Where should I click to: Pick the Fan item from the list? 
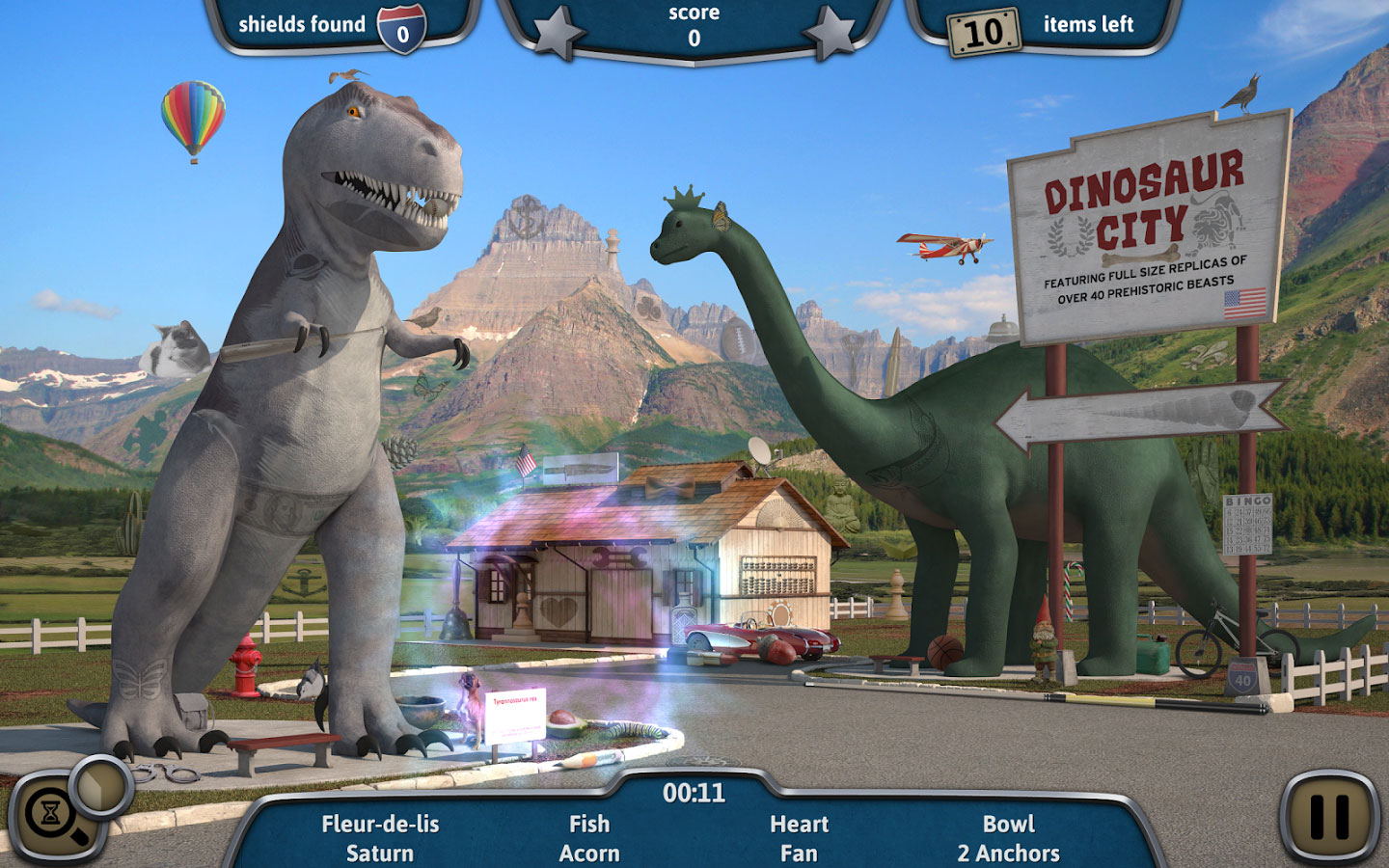point(799,853)
